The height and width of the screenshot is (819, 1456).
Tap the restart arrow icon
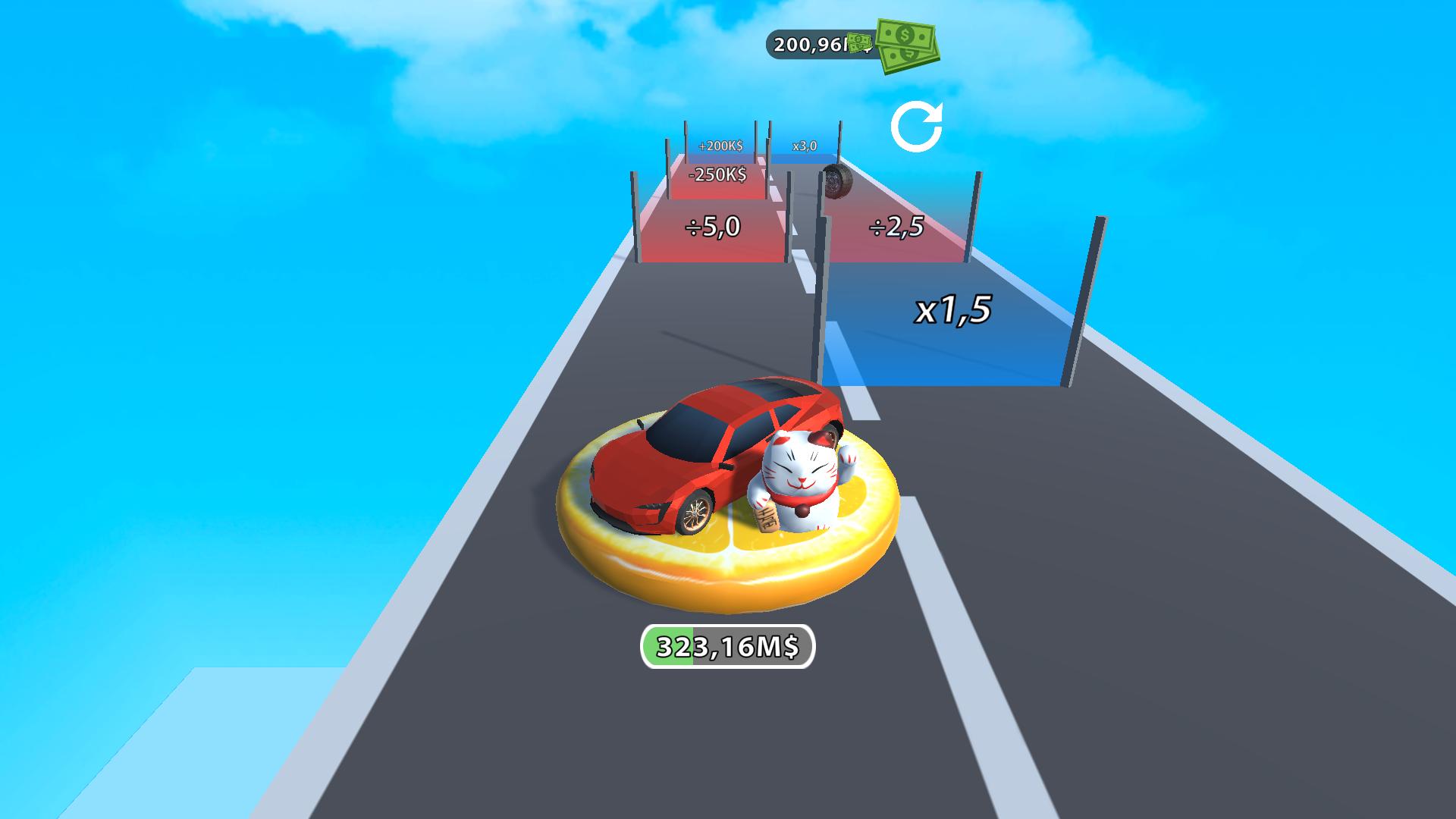tap(919, 125)
